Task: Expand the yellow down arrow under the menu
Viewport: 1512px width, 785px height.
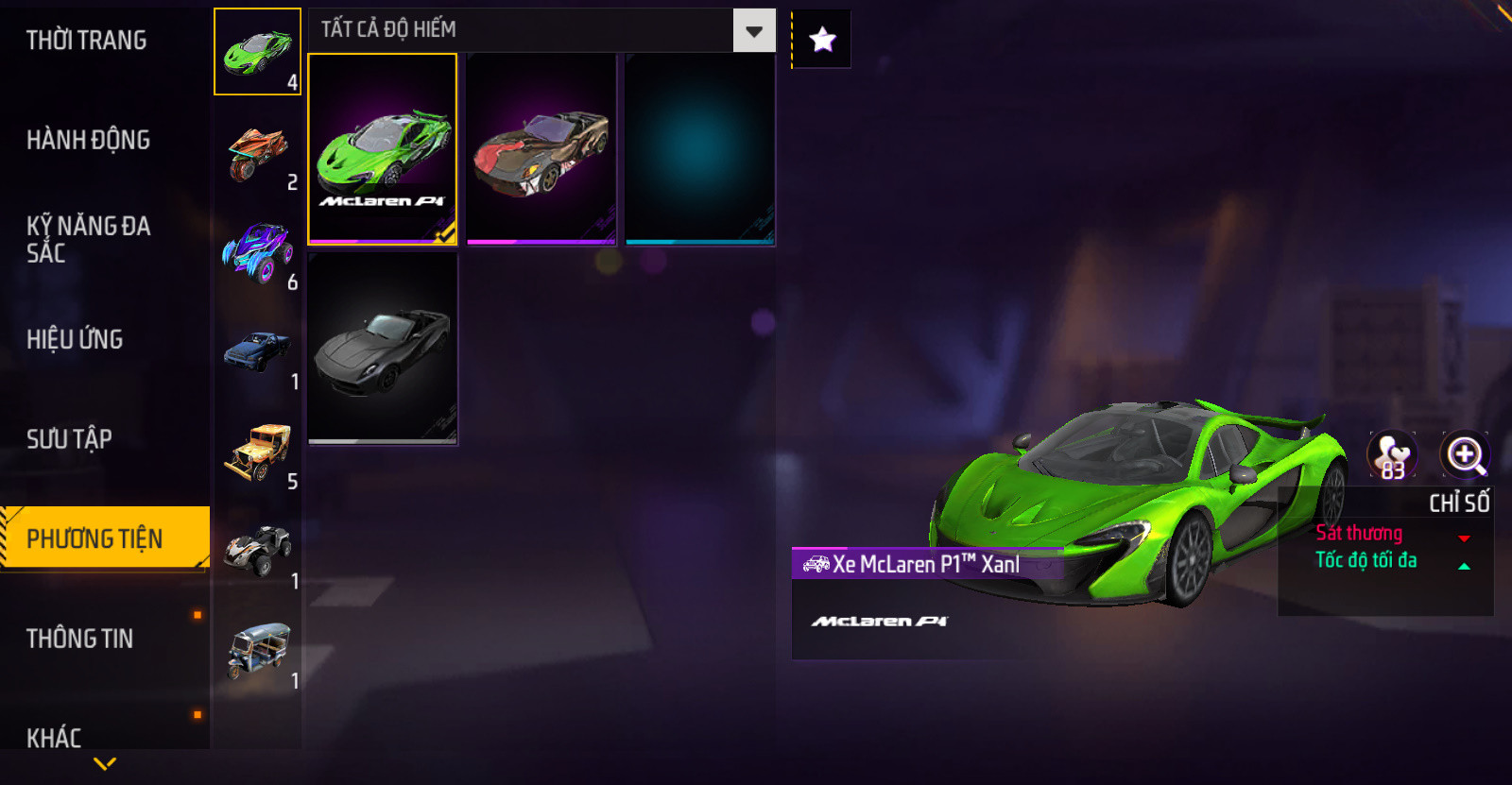Action: click(105, 763)
